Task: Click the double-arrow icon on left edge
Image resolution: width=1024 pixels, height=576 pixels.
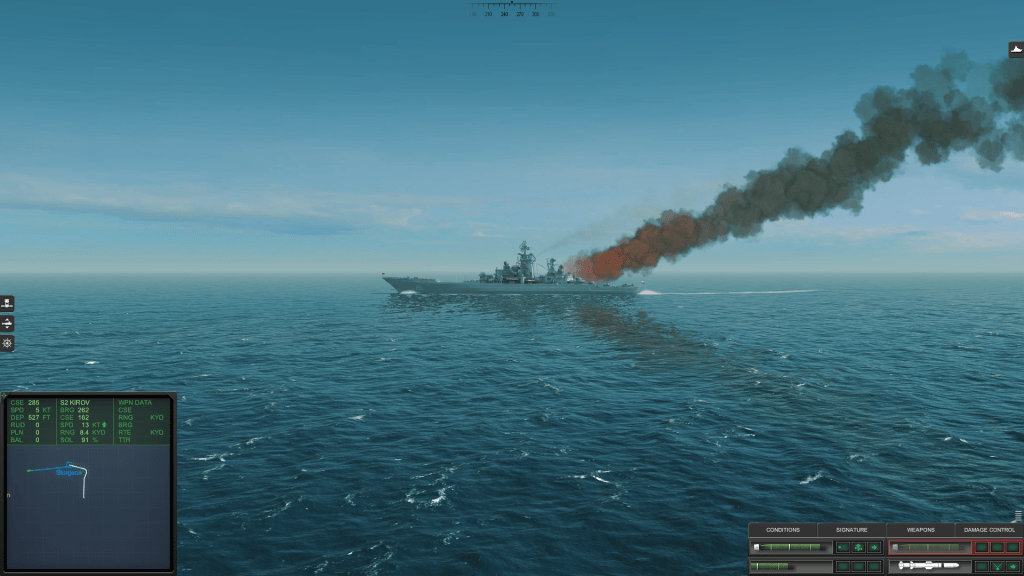Action: (x=7, y=324)
